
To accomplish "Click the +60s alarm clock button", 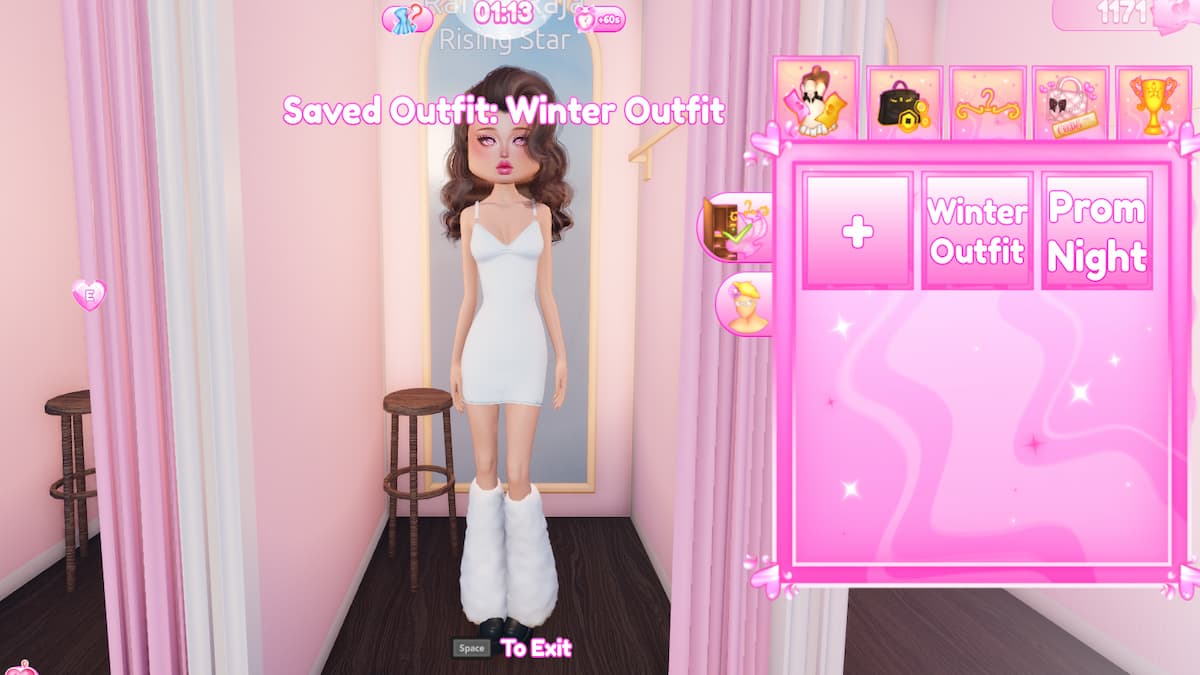I will point(598,18).
